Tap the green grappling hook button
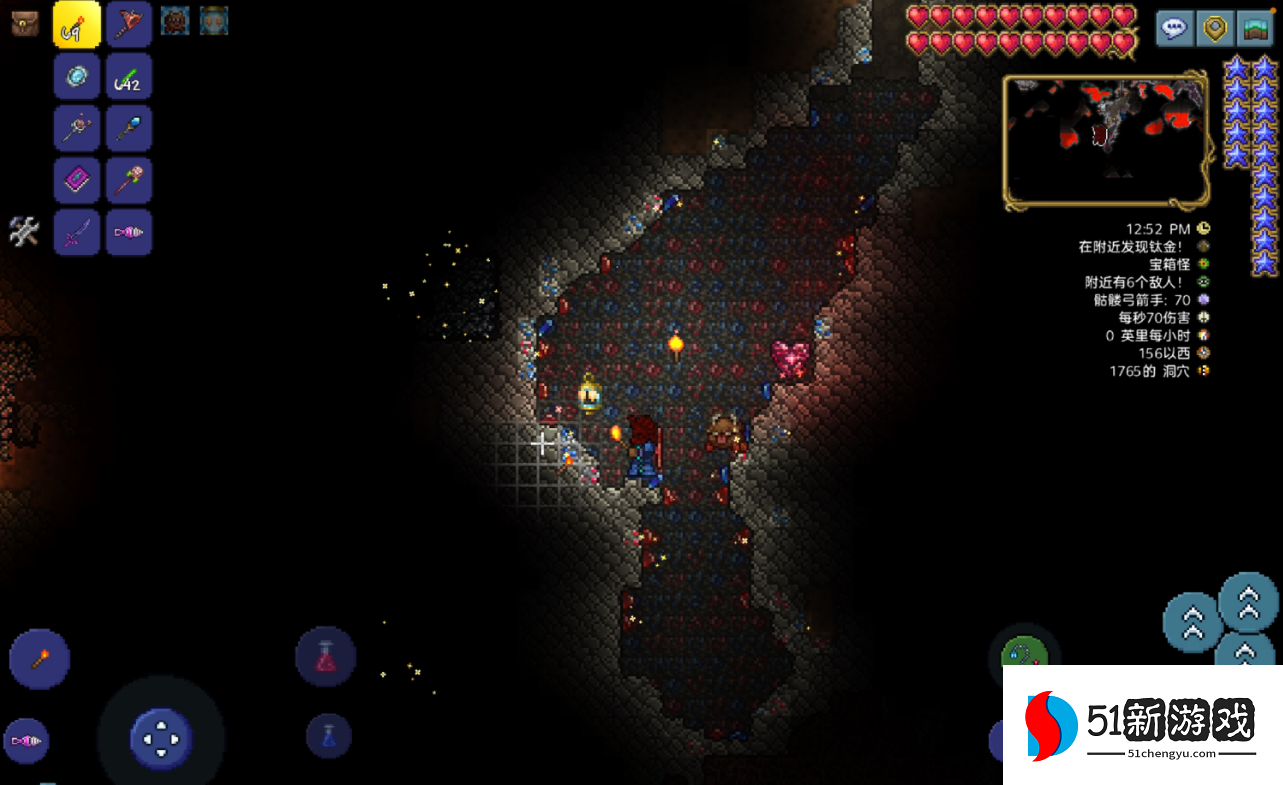This screenshot has height=785, width=1283. pyautogui.click(x=1023, y=650)
